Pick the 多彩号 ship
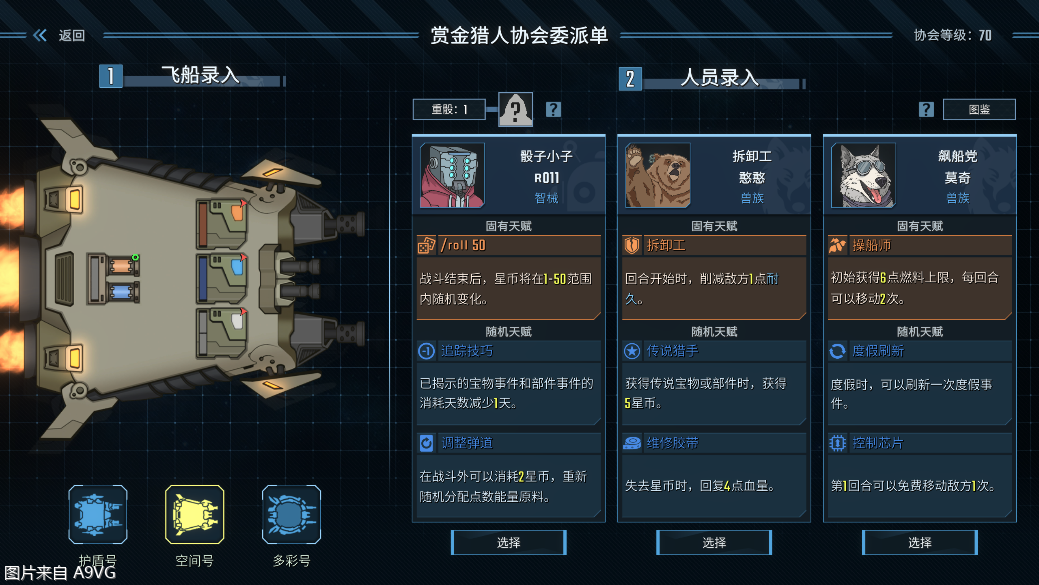Image resolution: width=1039 pixels, height=585 pixels. tap(291, 515)
